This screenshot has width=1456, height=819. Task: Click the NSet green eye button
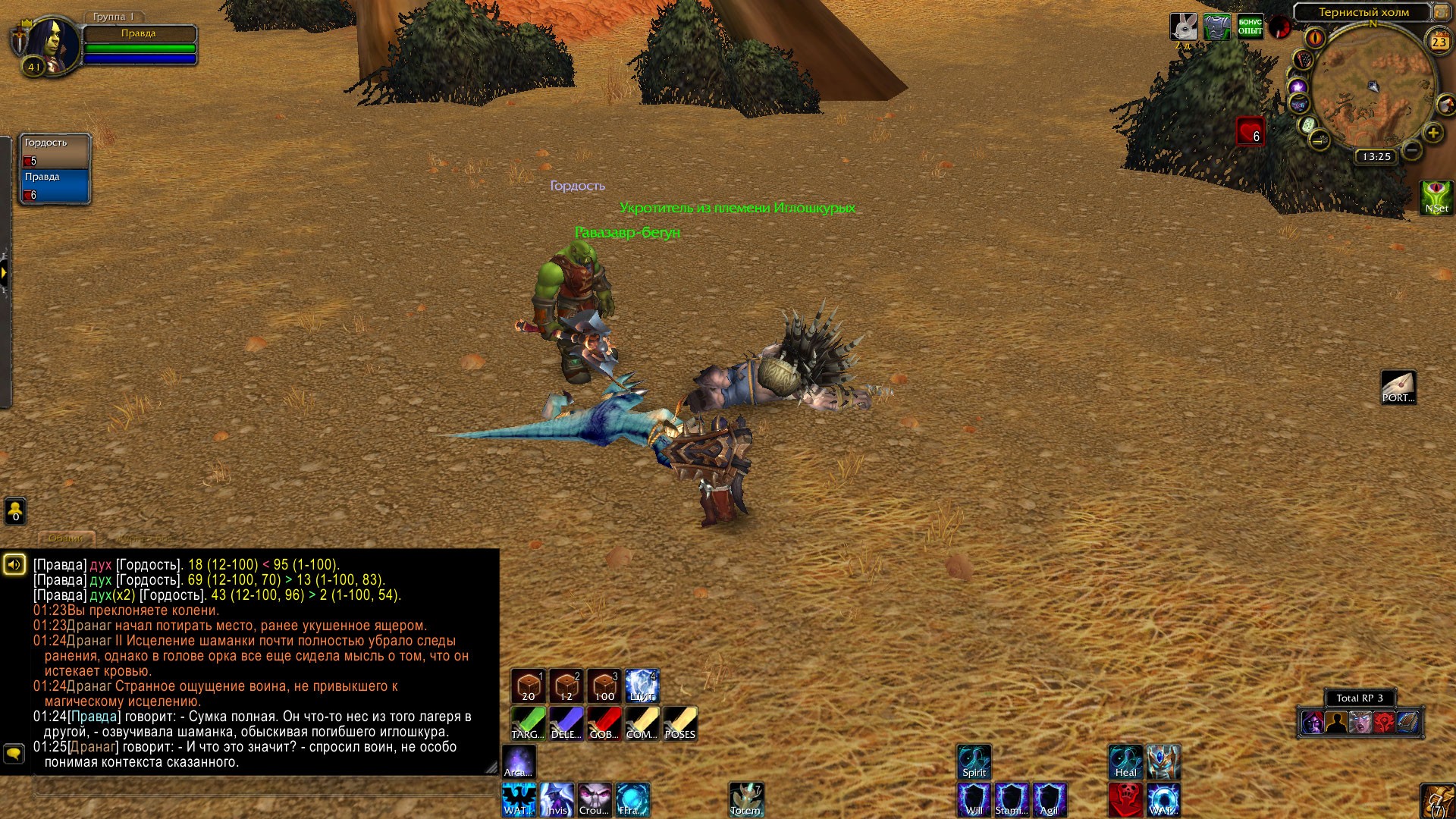tap(1436, 198)
